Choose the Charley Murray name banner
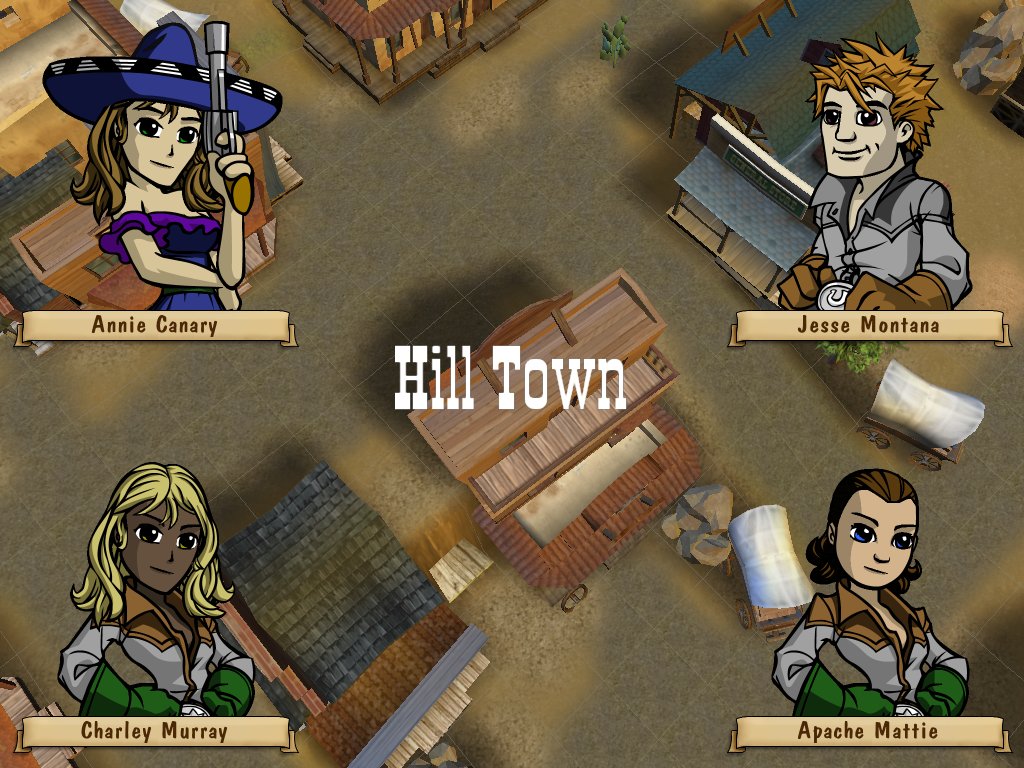The width and height of the screenshot is (1024, 768). click(155, 731)
